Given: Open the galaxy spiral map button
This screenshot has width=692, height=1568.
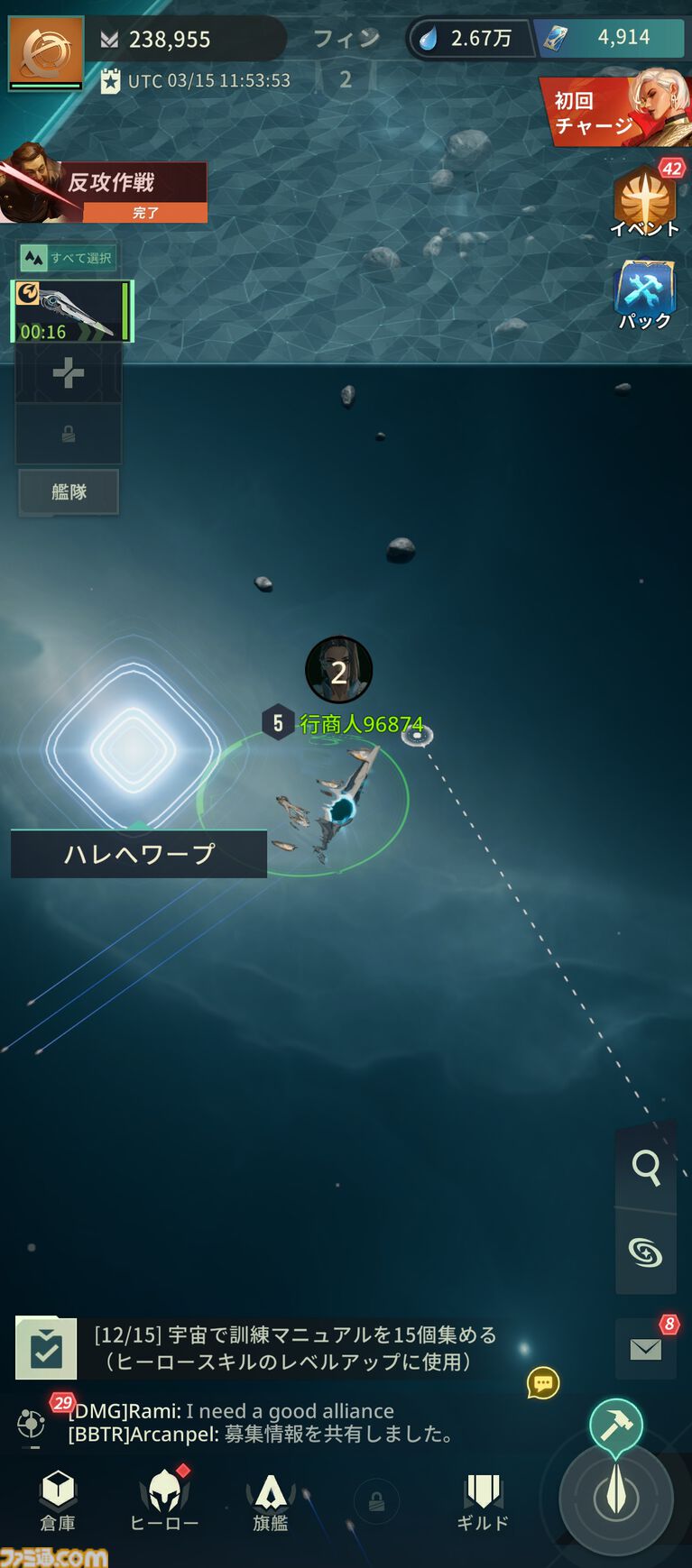Looking at the screenshot, I should [646, 1252].
